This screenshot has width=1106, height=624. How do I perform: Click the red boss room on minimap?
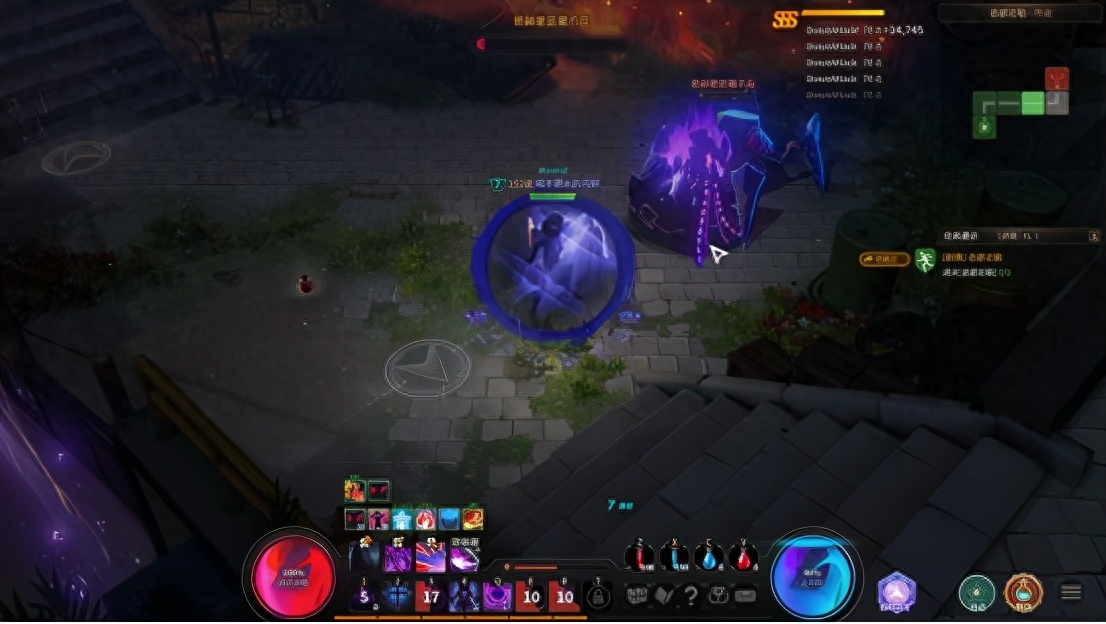pos(1057,79)
